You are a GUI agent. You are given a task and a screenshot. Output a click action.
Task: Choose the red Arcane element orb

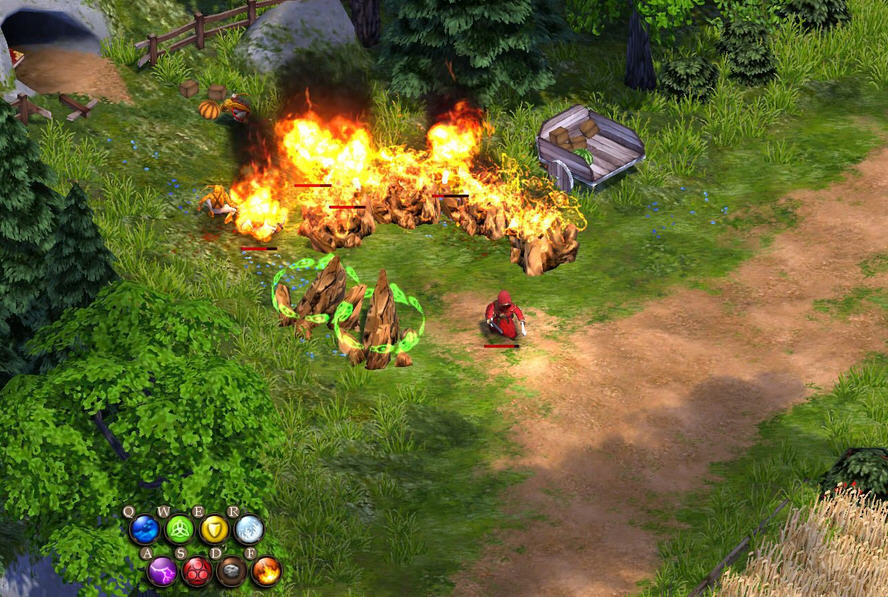point(197,571)
